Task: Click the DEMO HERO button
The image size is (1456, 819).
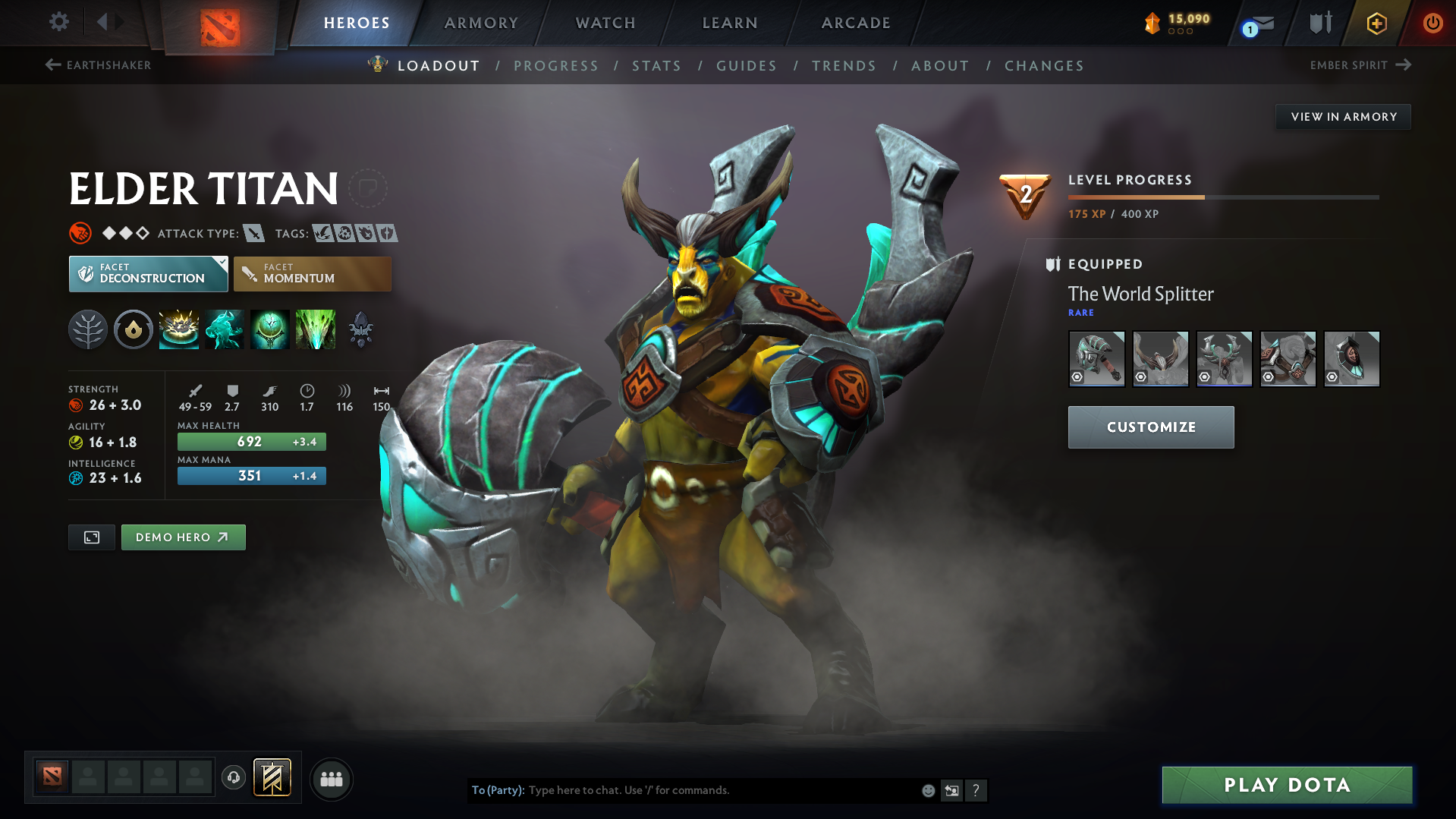Action: [x=183, y=537]
